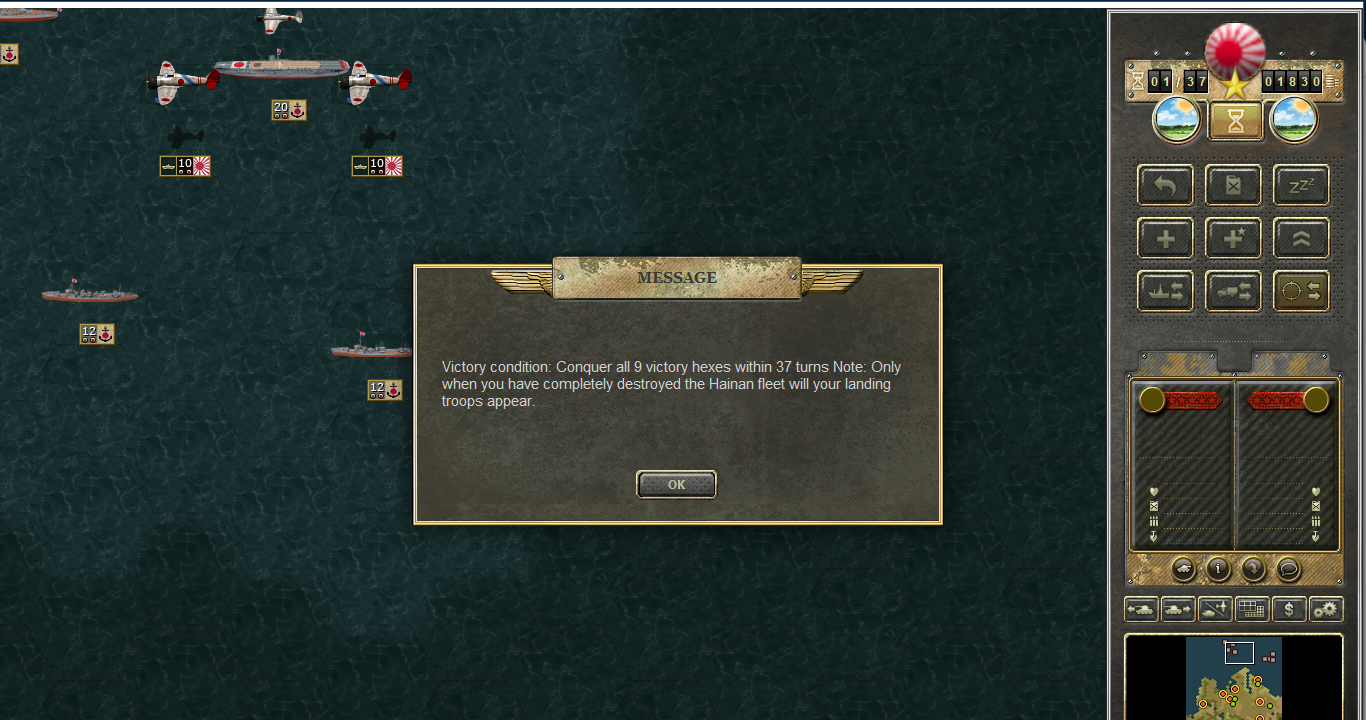The width and height of the screenshot is (1366, 720).
Task: Open the gears settings menu
Action: coord(1326,609)
